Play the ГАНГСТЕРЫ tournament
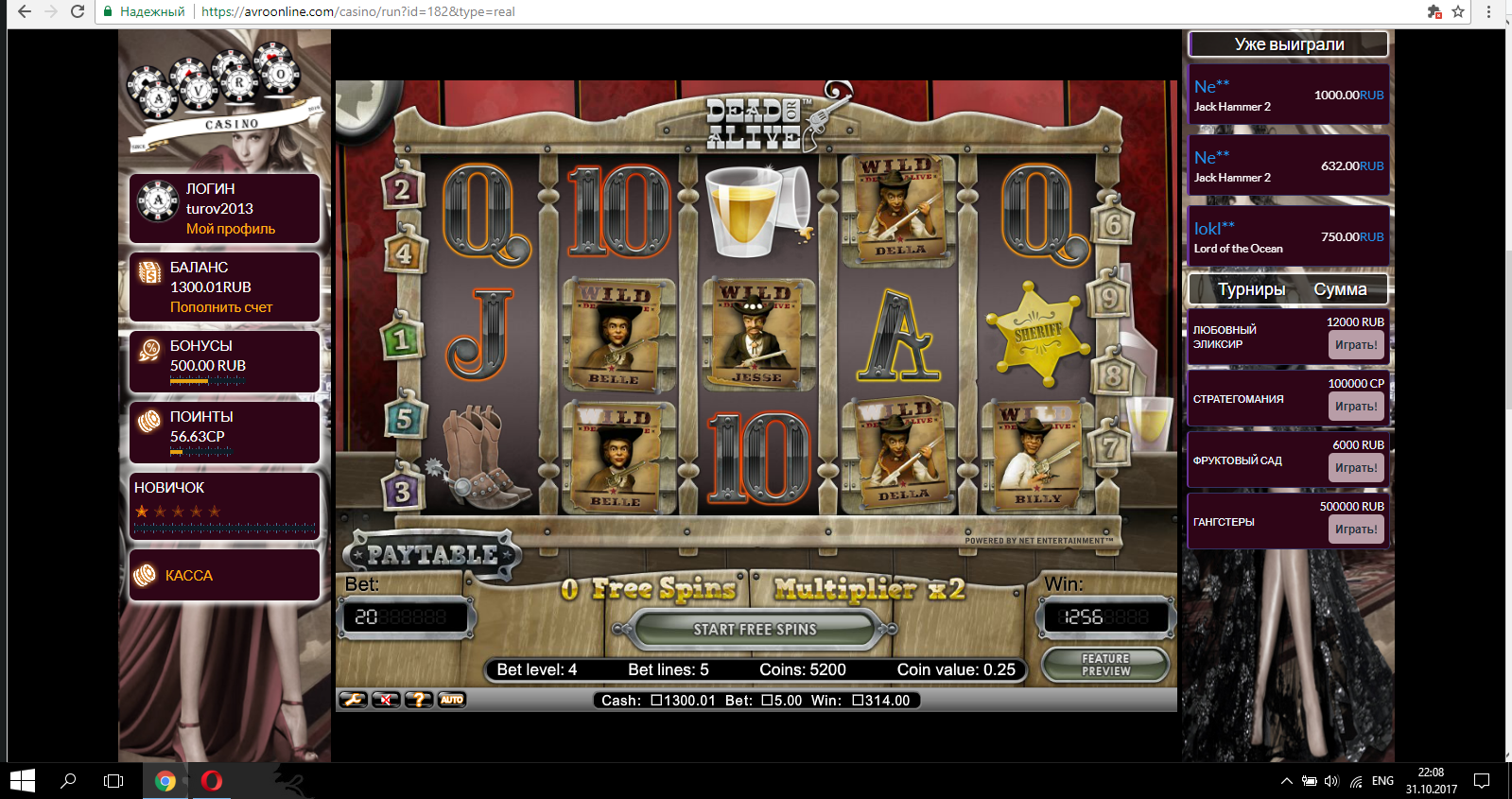Image resolution: width=1512 pixels, height=799 pixels. (x=1356, y=530)
